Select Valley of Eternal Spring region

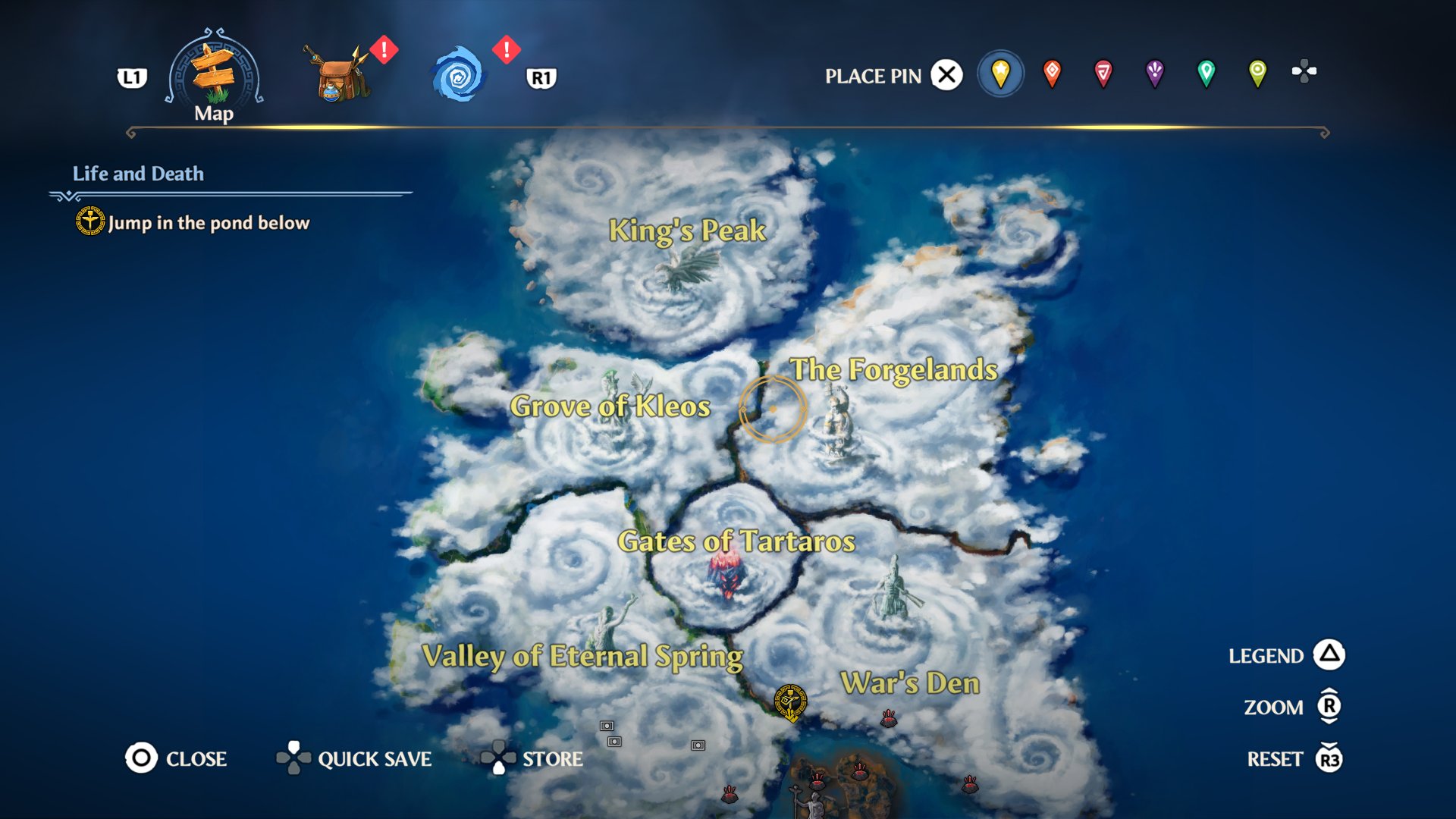(x=582, y=656)
